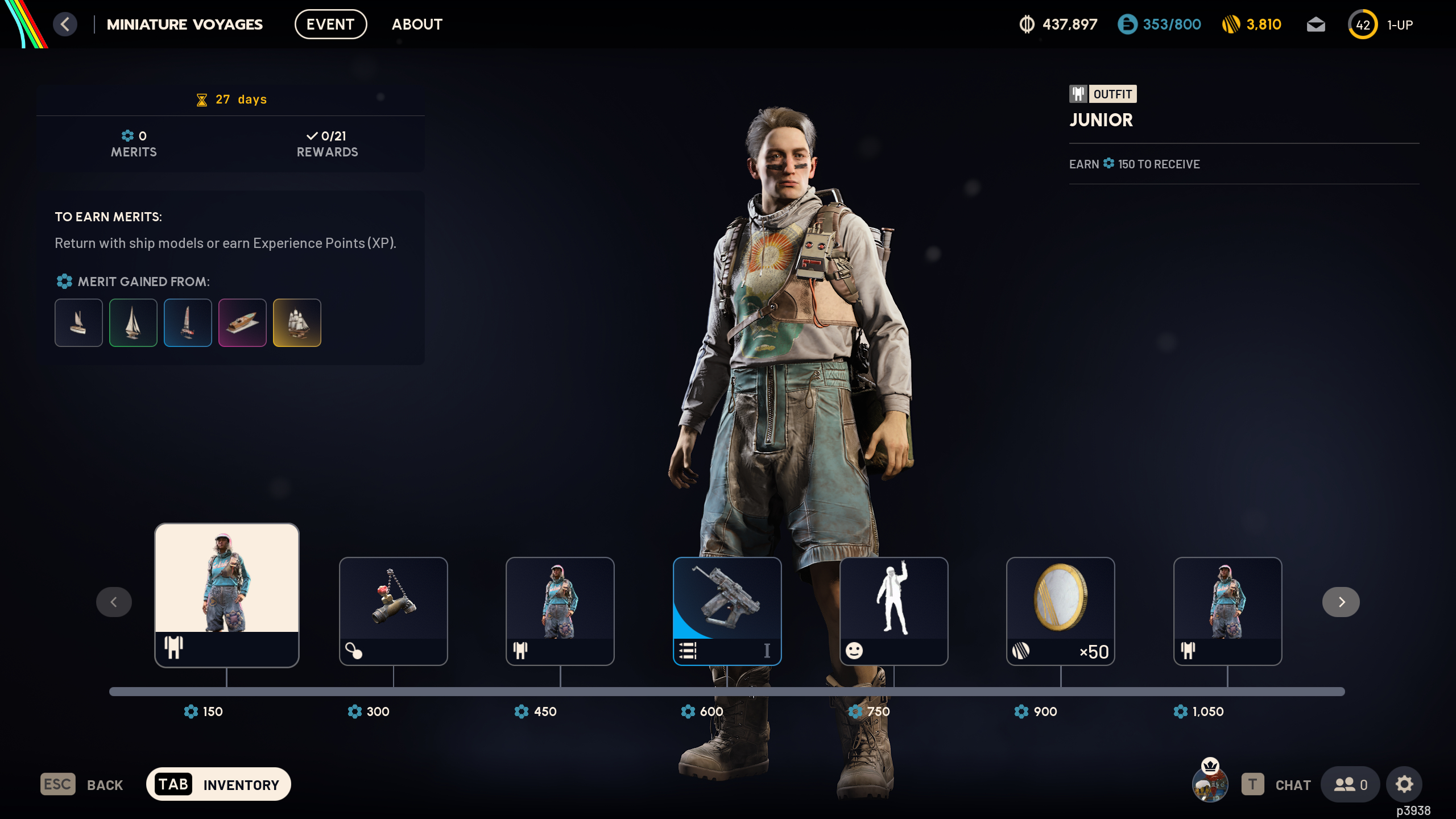Screen dimensions: 1456x819
Task: Click the 1-UP level 42 badge
Action: point(1363,24)
